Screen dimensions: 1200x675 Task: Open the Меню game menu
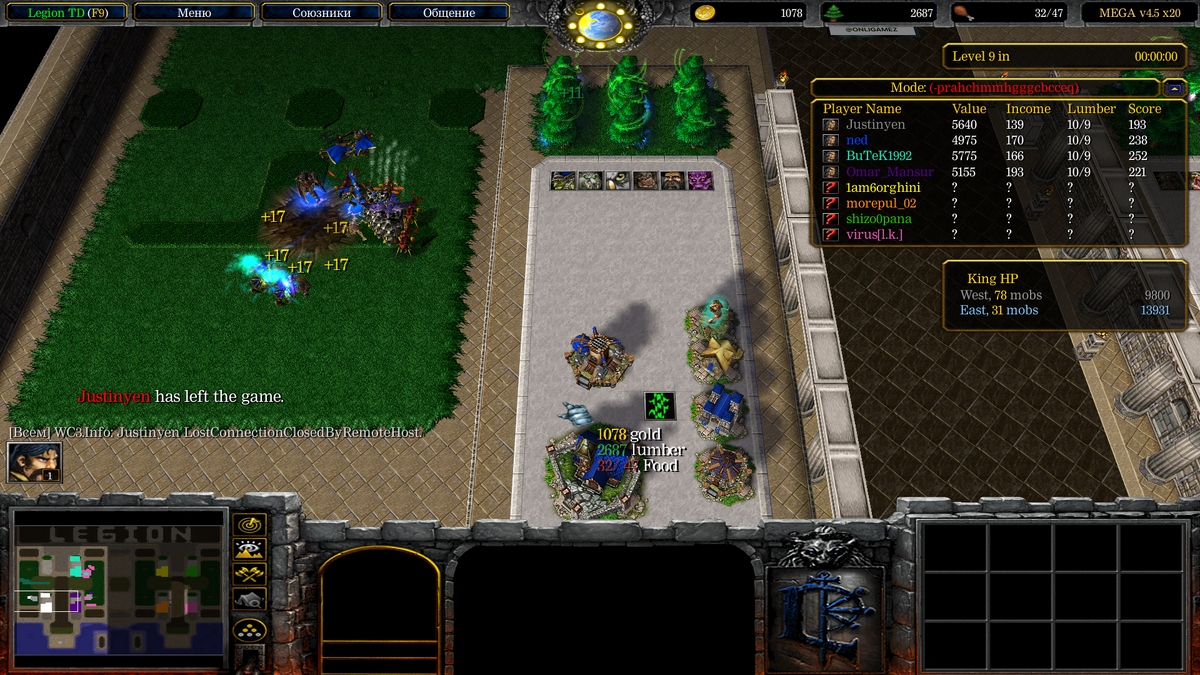coord(193,13)
